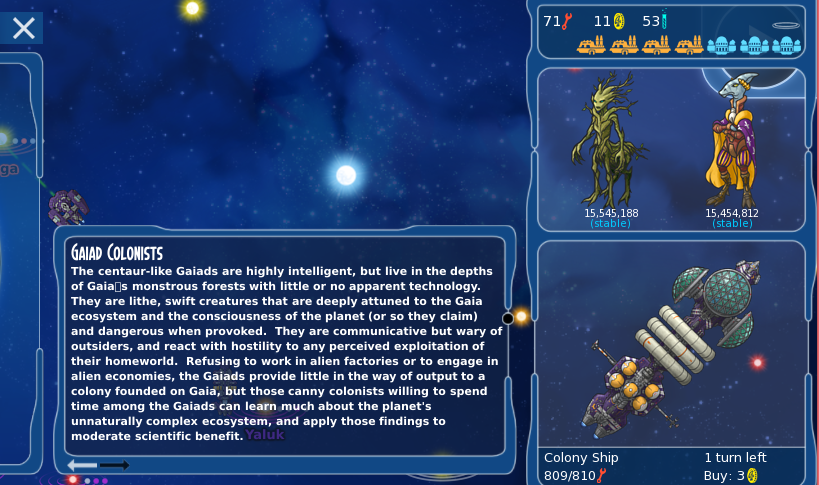Select the glowing white star on the map
The image size is (819, 485).
tap(346, 175)
